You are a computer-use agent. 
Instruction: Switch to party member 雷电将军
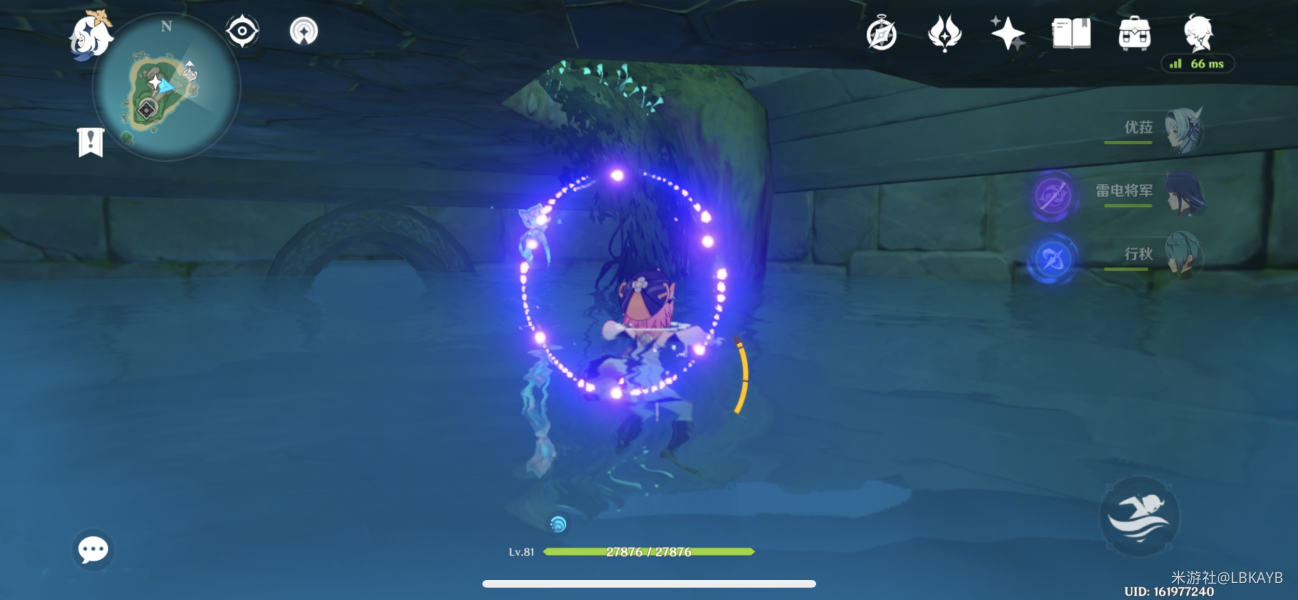tap(1181, 194)
